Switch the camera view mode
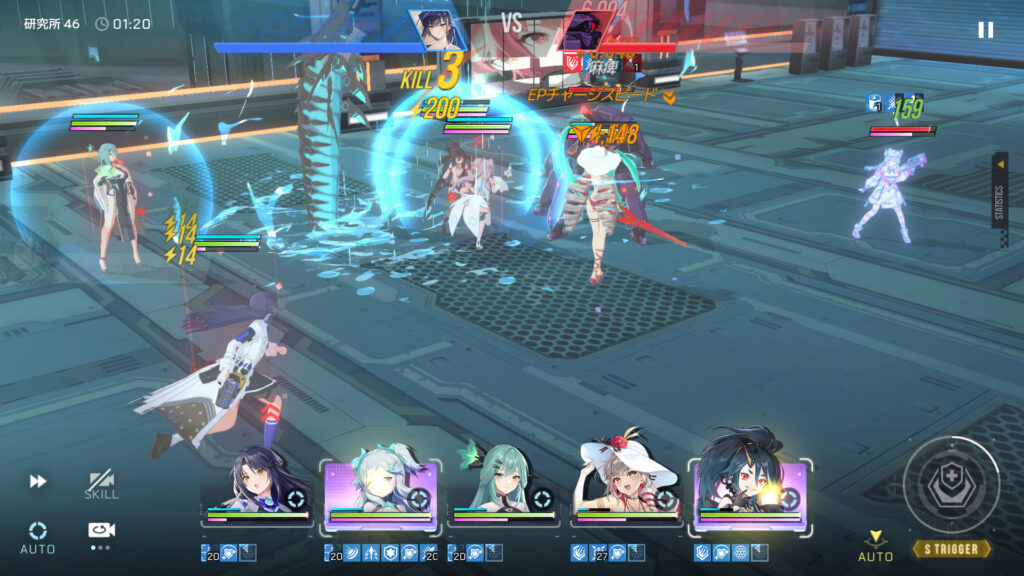 click(x=101, y=532)
